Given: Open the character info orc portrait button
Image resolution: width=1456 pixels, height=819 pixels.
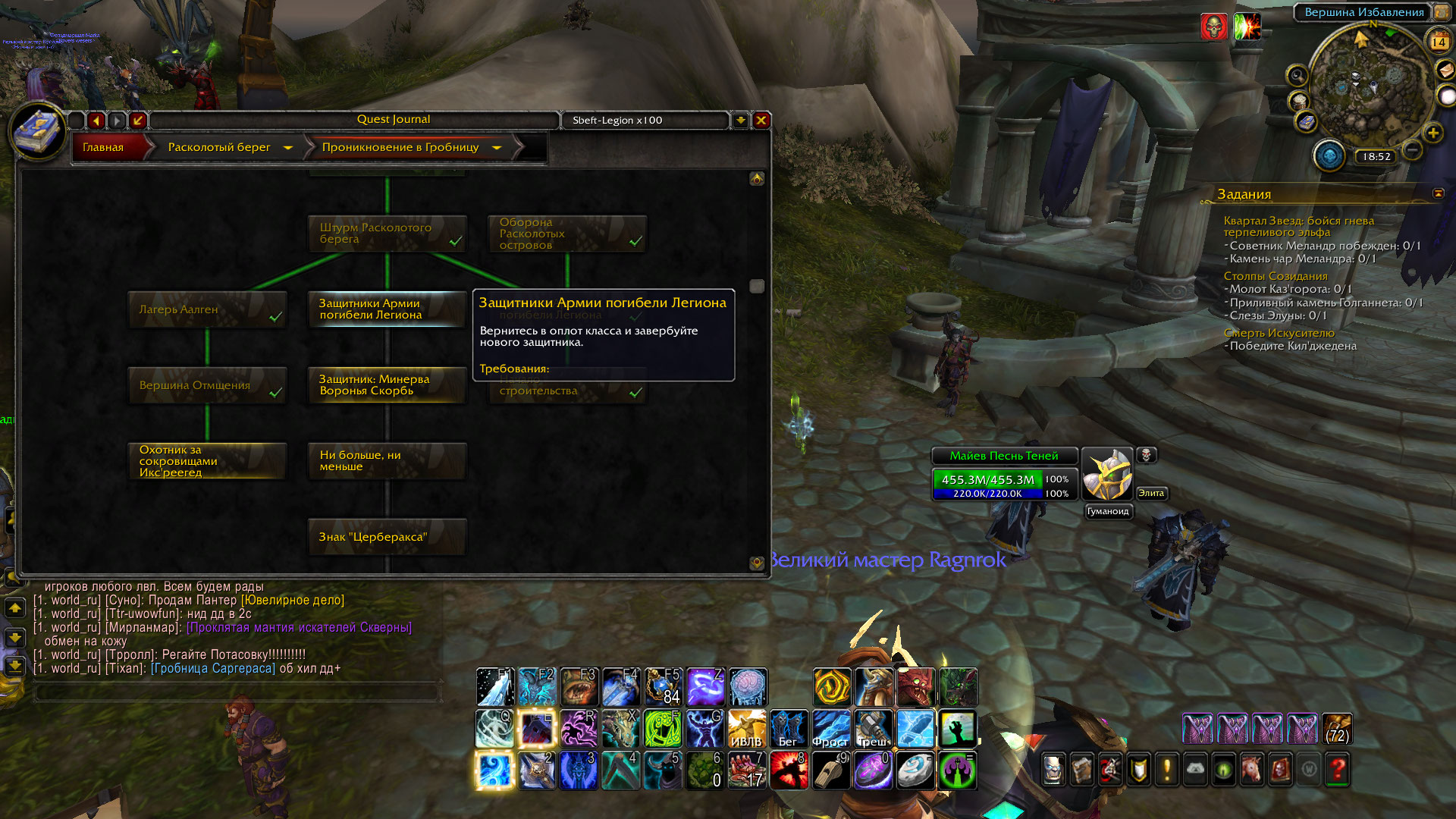Looking at the screenshot, I should point(1053,770).
